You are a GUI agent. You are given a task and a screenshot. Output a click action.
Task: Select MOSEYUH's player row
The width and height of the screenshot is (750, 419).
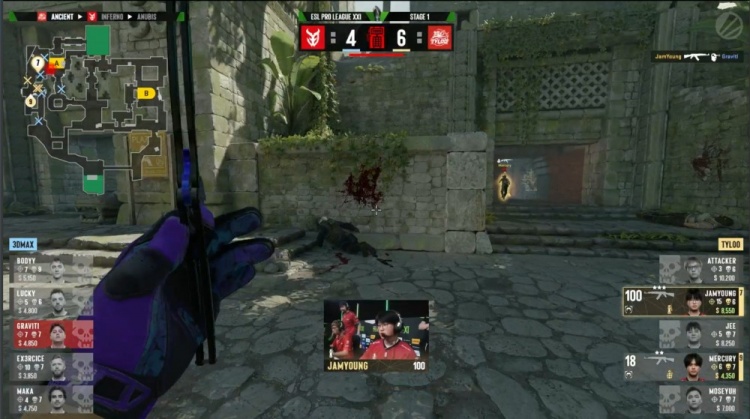pos(702,398)
